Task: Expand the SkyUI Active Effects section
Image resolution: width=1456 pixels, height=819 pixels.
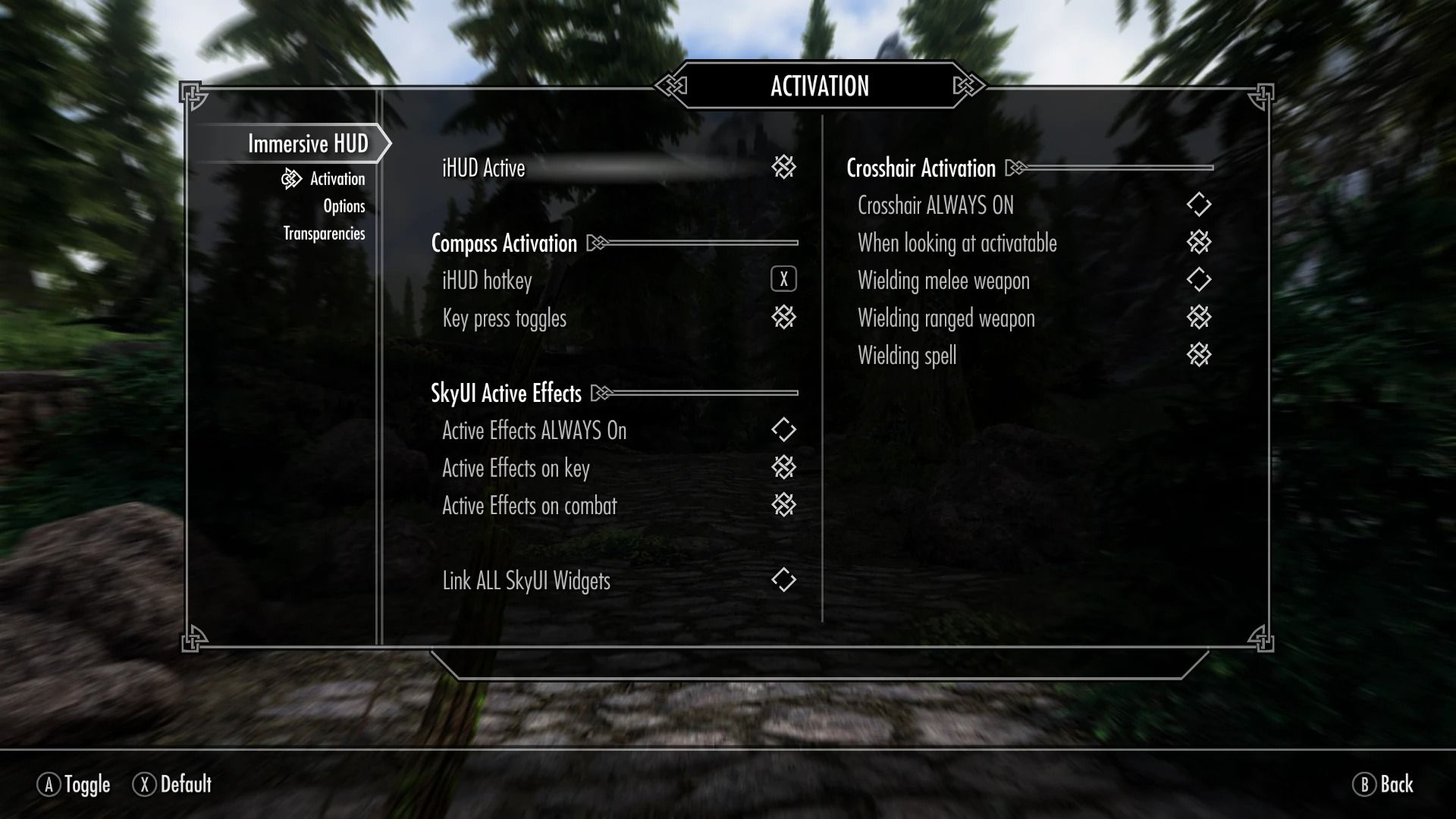Action: [504, 393]
